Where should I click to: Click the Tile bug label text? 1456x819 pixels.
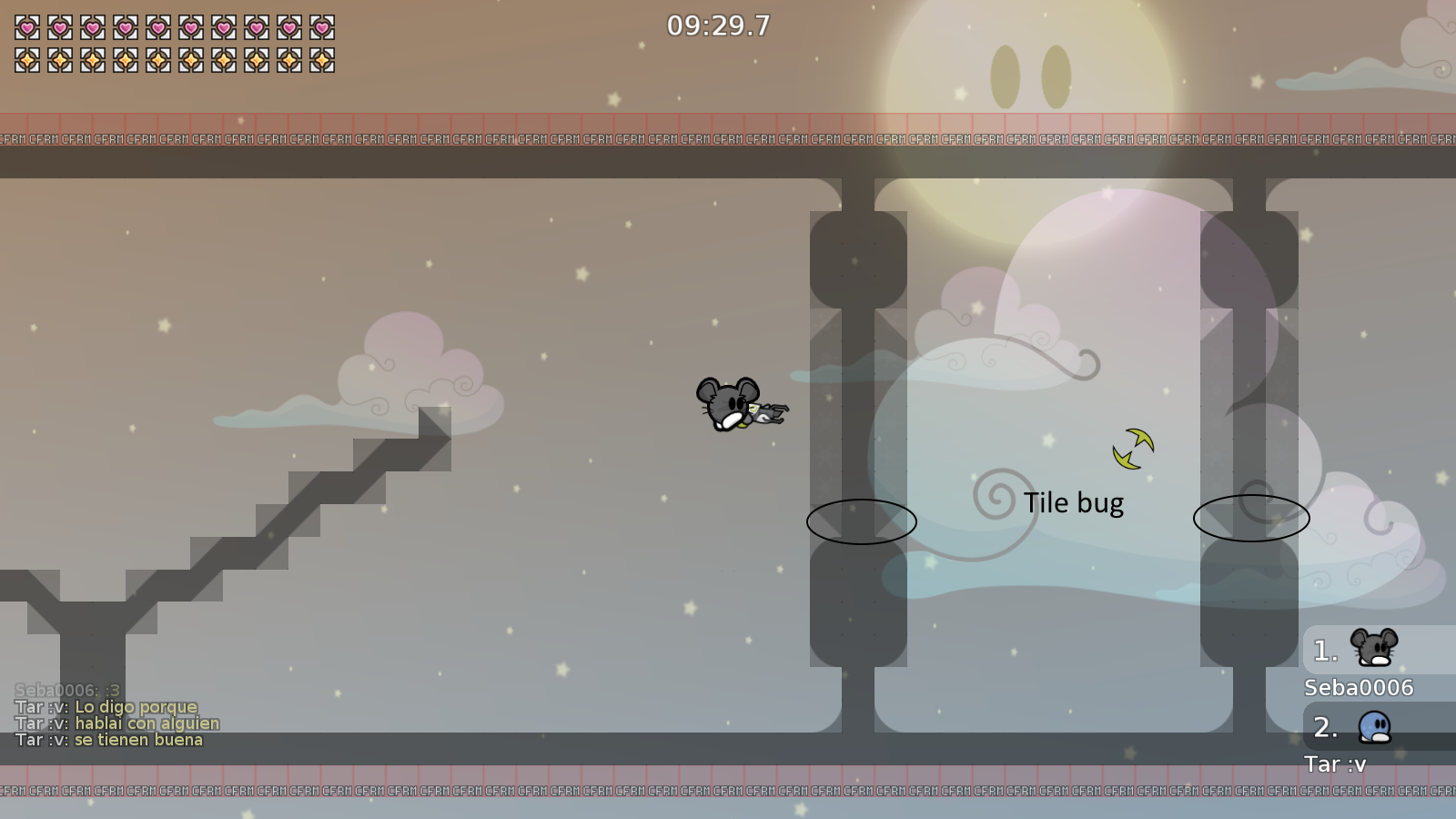tap(1075, 502)
